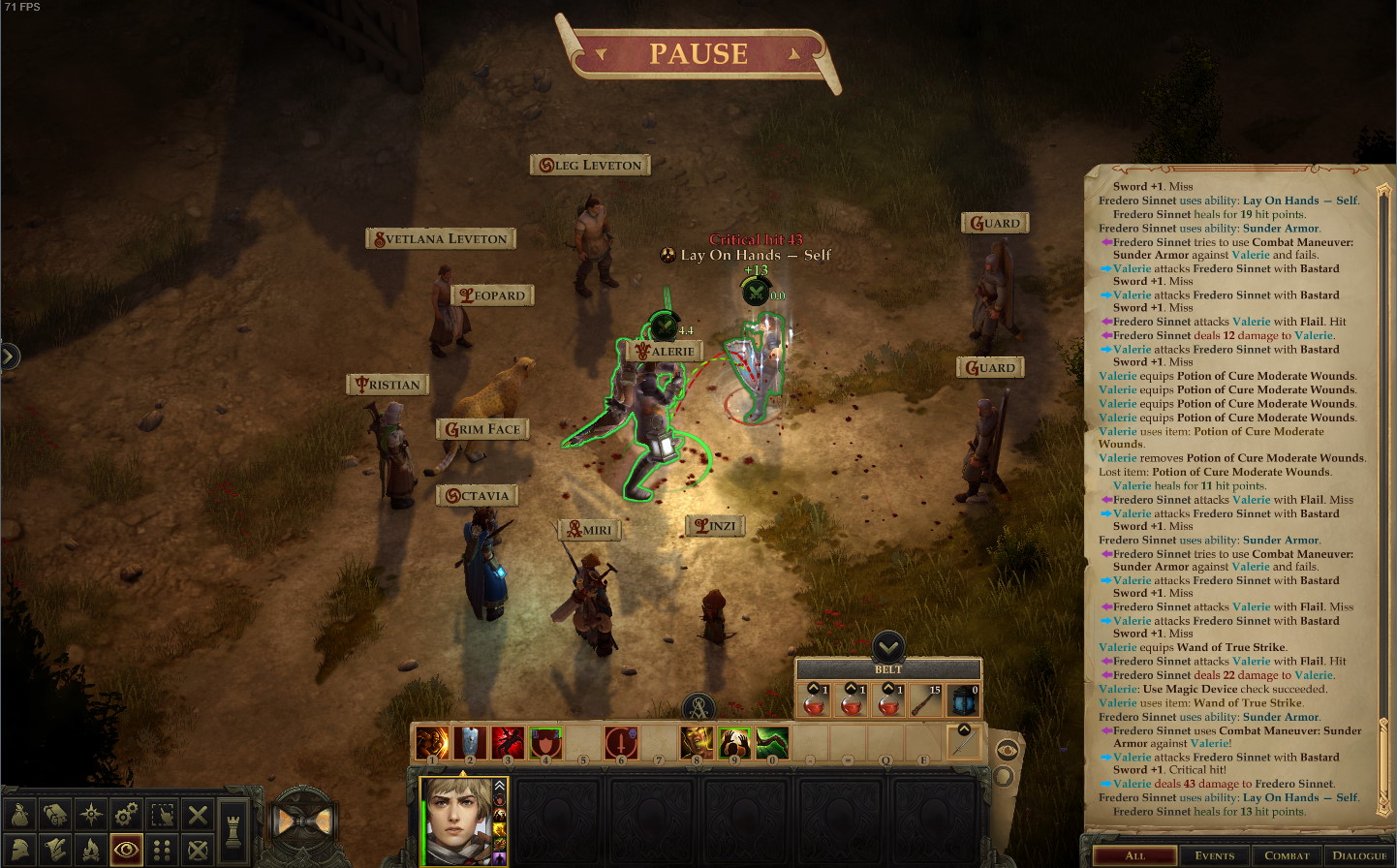Image resolution: width=1397 pixels, height=868 pixels.
Task: Activate the green-bordered raised hands ability
Action: [x=734, y=743]
